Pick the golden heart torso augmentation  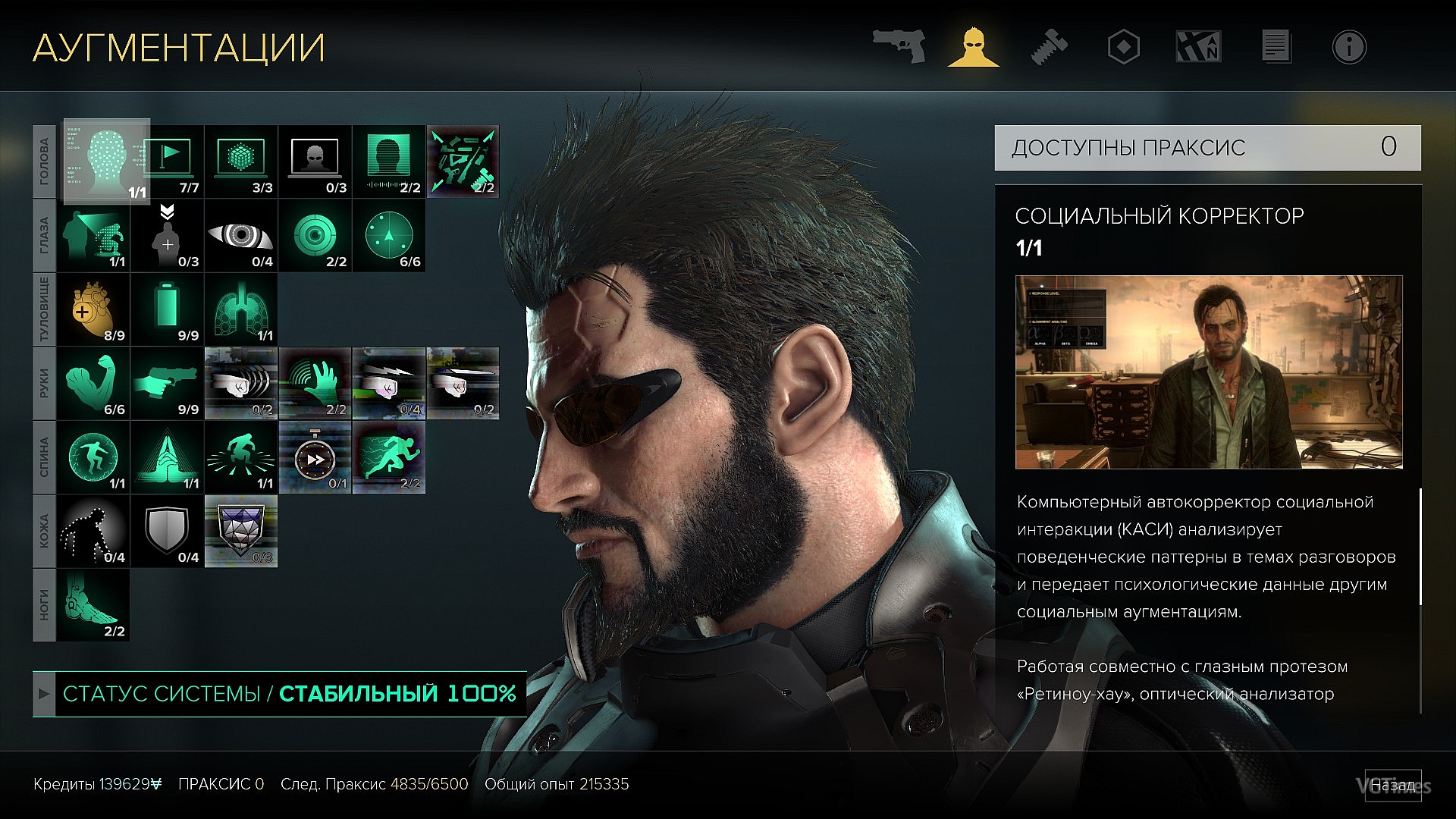(x=93, y=309)
